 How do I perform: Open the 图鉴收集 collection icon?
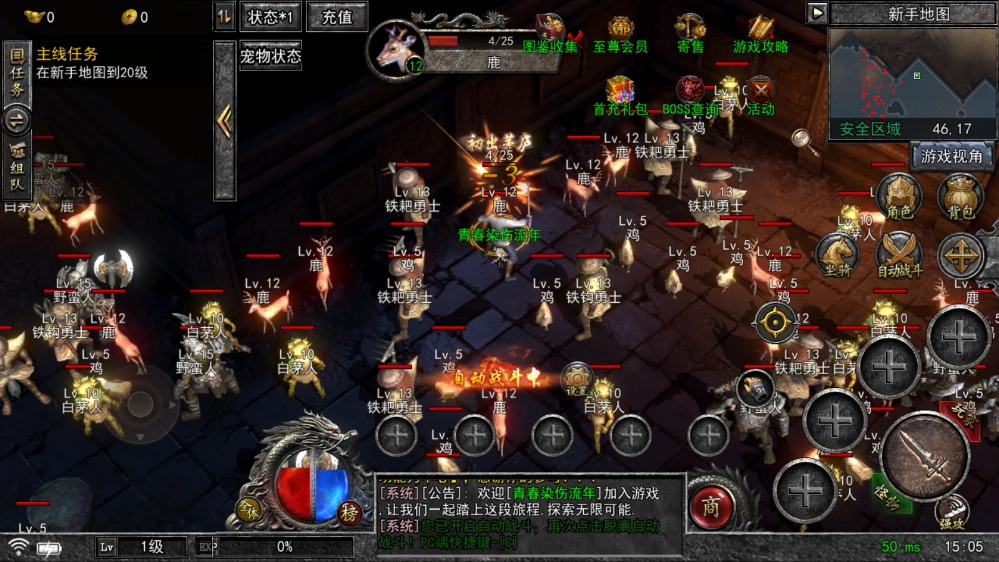pos(550,32)
